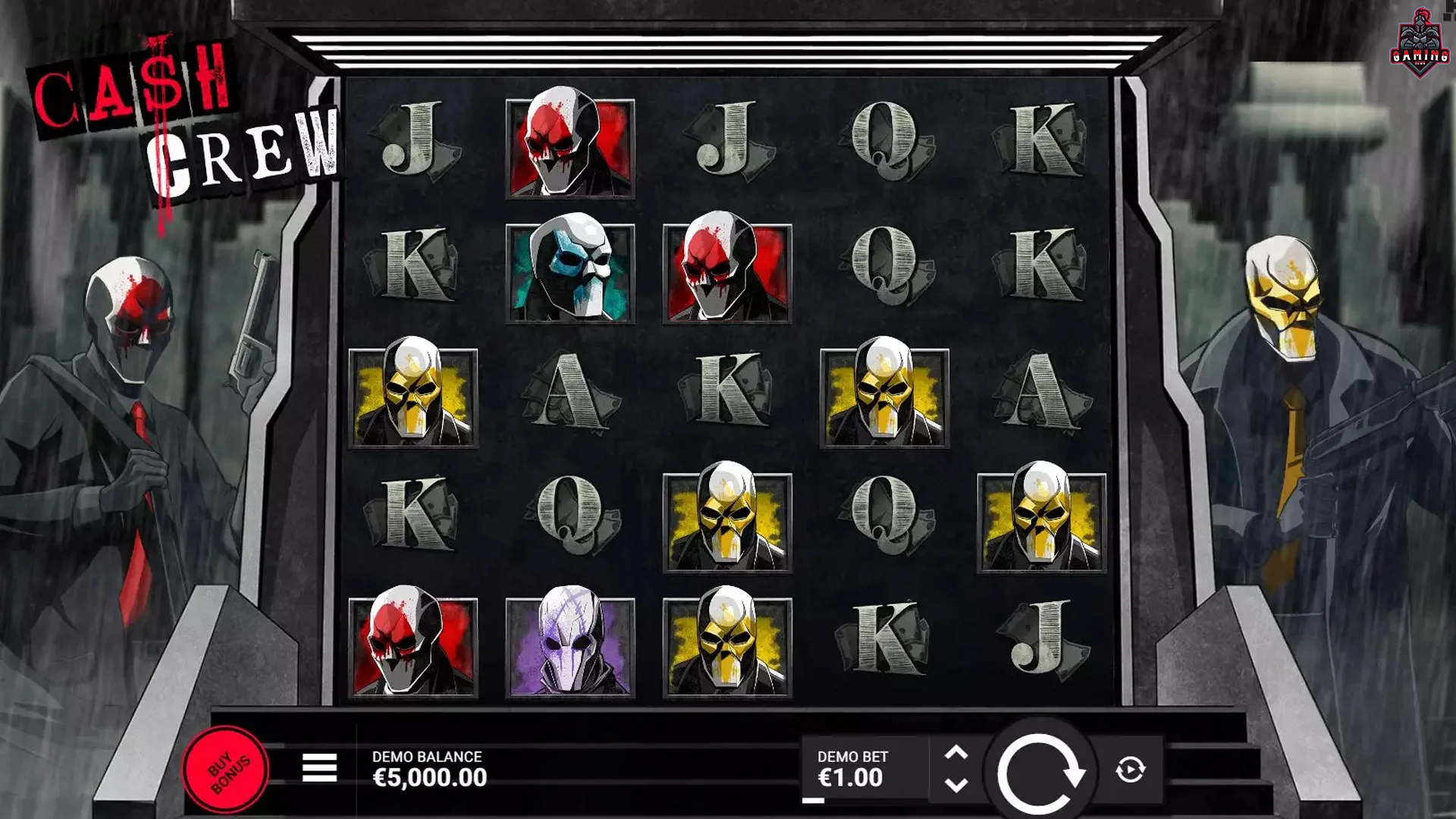
Task: Spin the reels
Action: click(x=1040, y=771)
